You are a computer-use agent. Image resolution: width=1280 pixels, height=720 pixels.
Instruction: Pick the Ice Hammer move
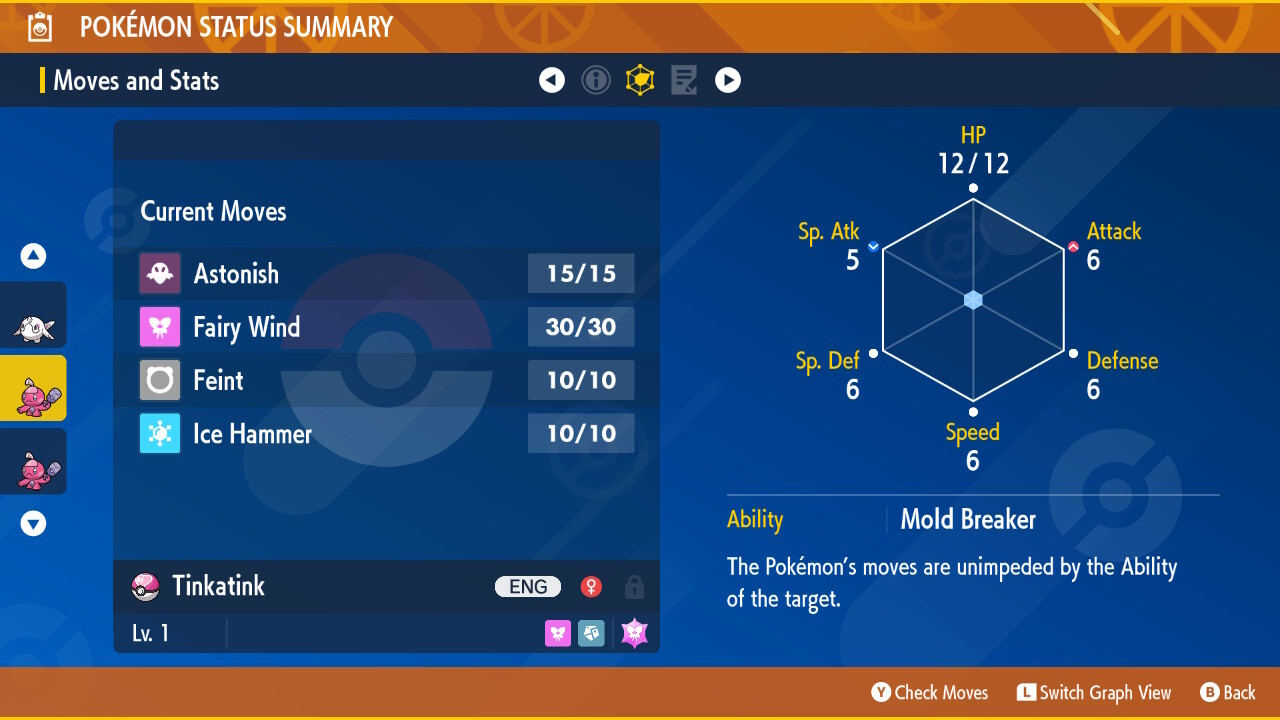pyautogui.click(x=386, y=433)
